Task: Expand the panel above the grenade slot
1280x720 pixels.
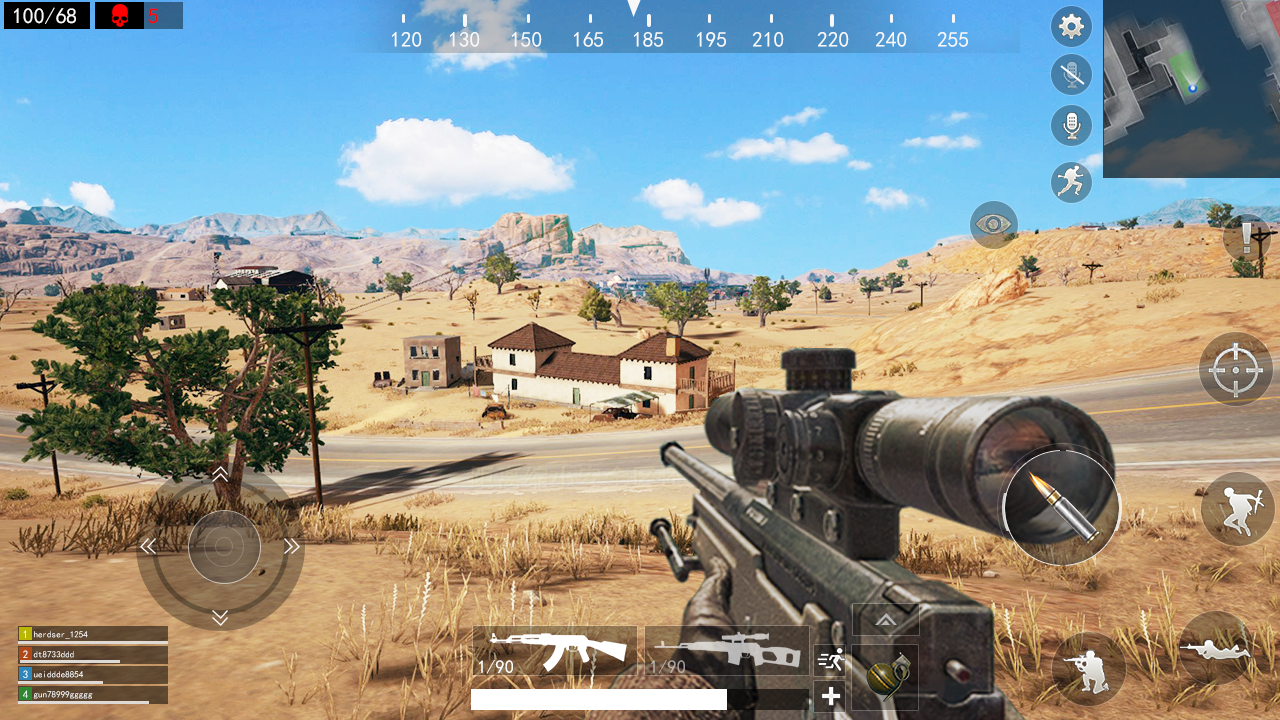Action: [x=885, y=619]
